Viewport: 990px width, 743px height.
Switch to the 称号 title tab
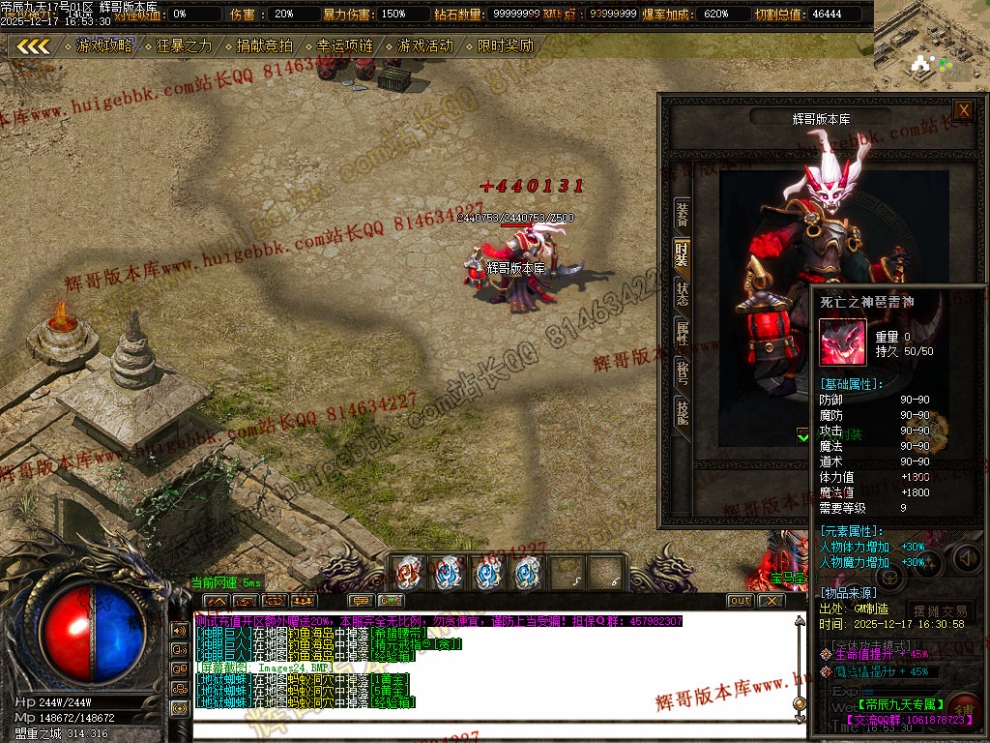[x=682, y=371]
